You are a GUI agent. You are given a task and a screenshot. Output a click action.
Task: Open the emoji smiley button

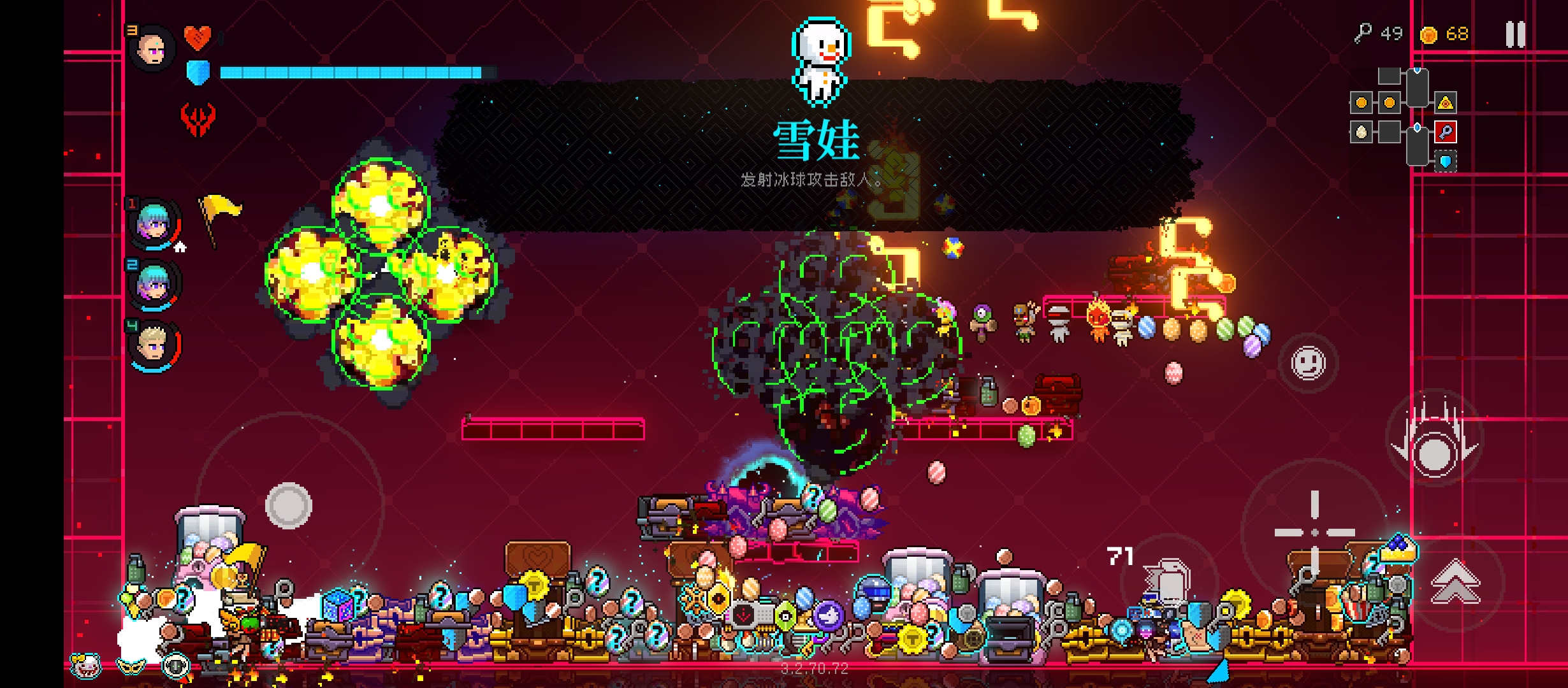point(1308,363)
